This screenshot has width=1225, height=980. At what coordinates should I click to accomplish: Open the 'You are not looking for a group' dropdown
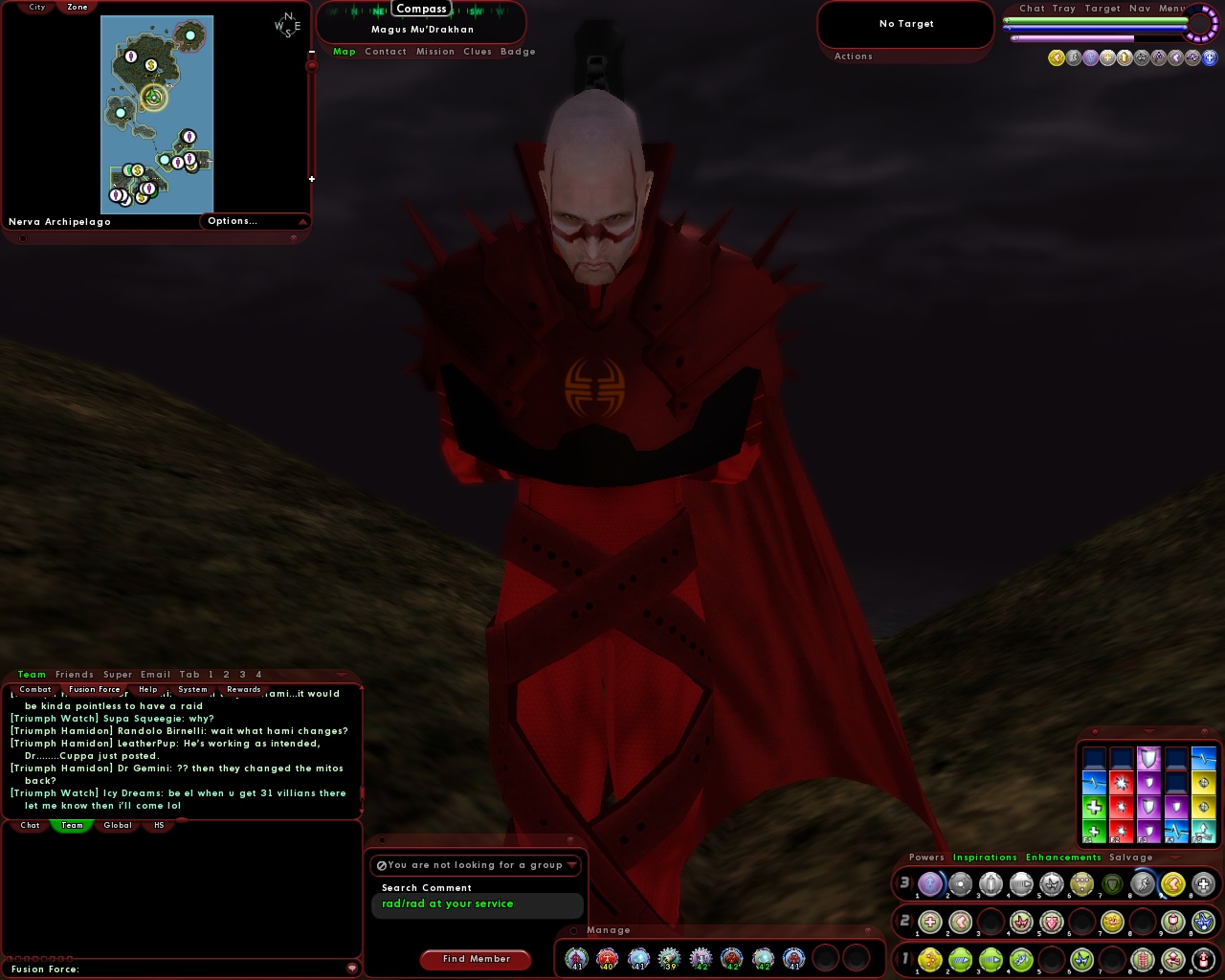pos(476,864)
